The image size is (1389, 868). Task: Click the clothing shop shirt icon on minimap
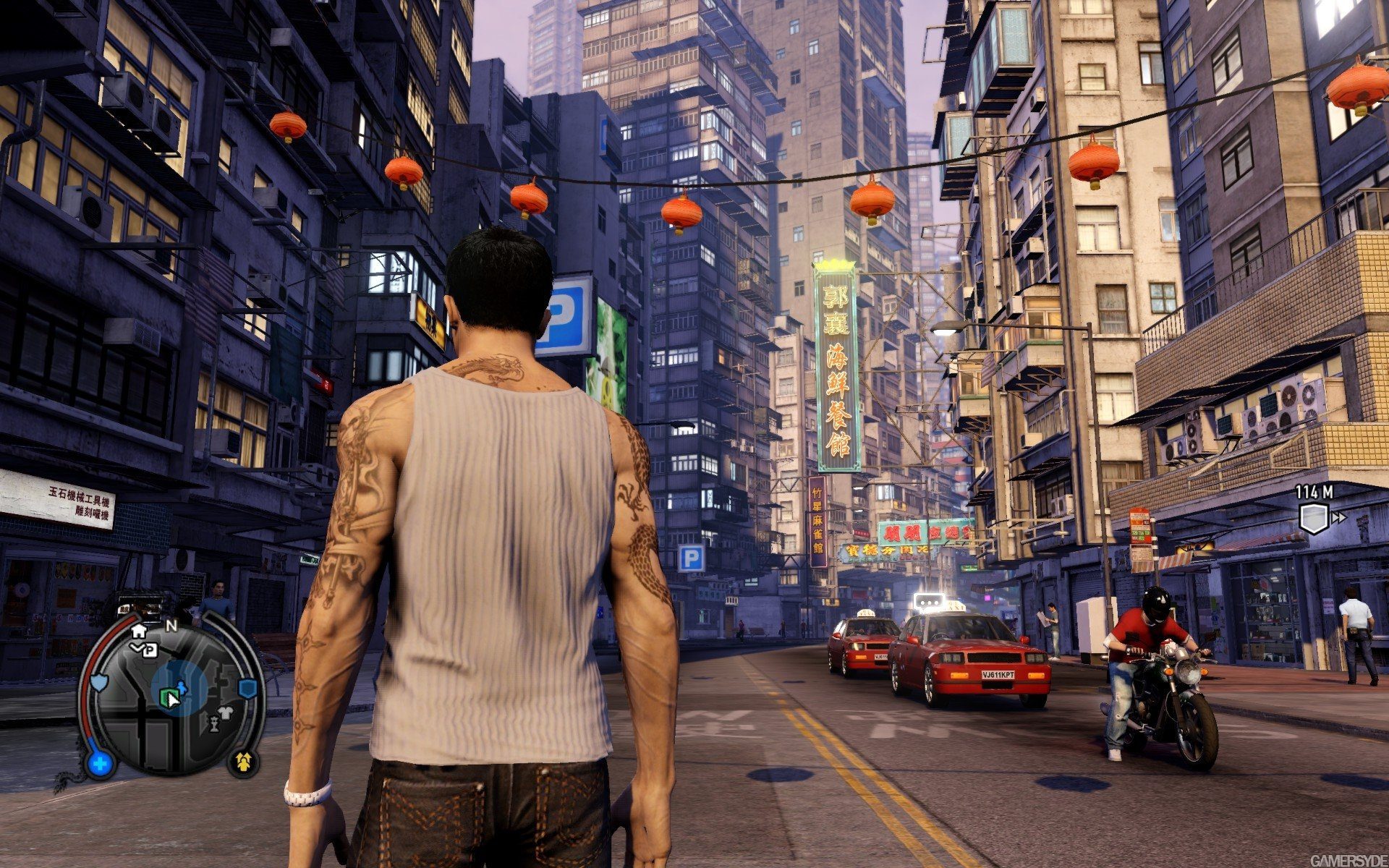click(x=224, y=712)
